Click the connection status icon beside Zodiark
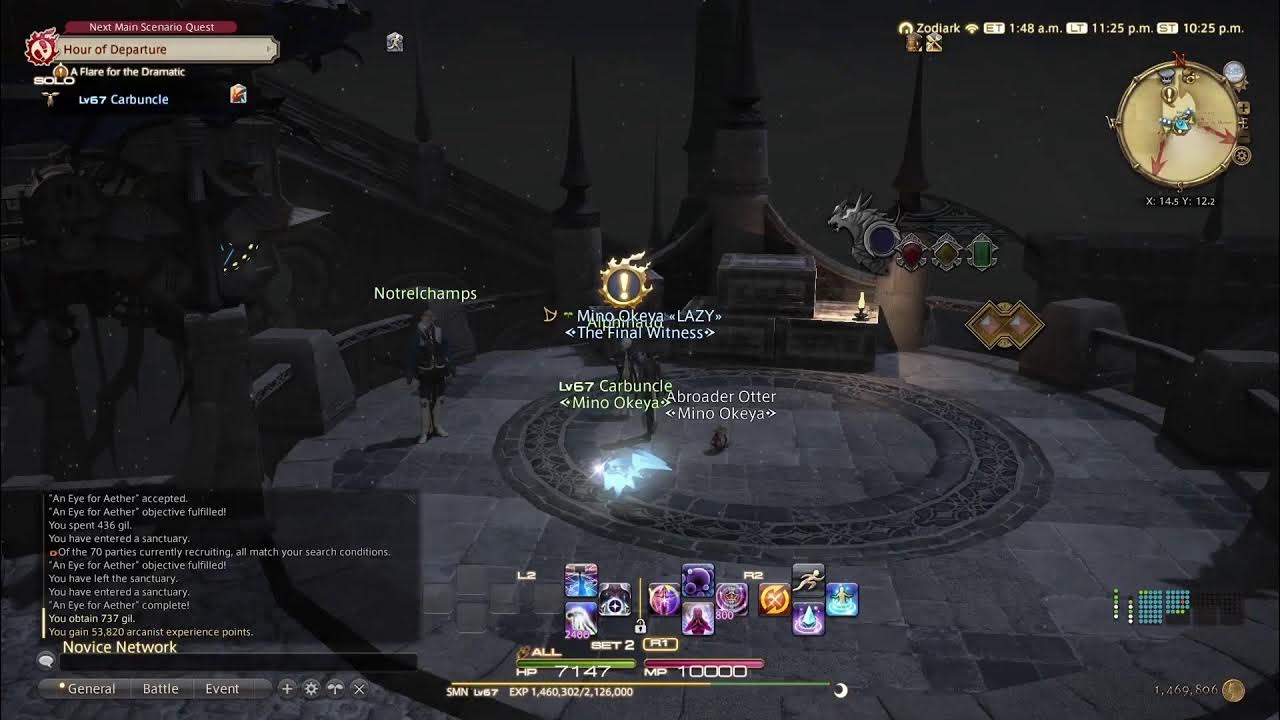Image resolution: width=1280 pixels, height=720 pixels. point(970,28)
